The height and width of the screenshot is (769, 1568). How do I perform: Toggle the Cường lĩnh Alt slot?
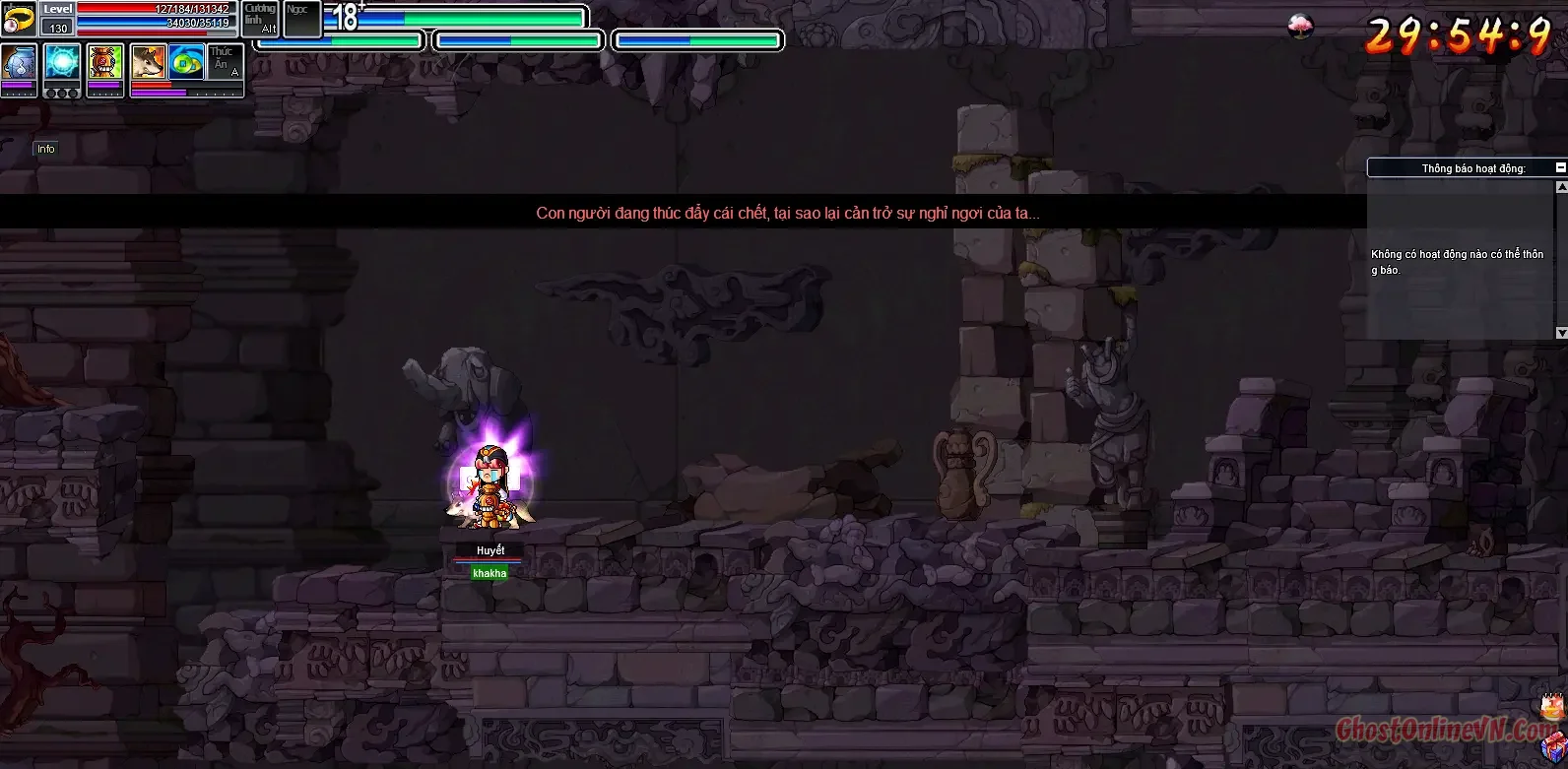(x=260, y=17)
